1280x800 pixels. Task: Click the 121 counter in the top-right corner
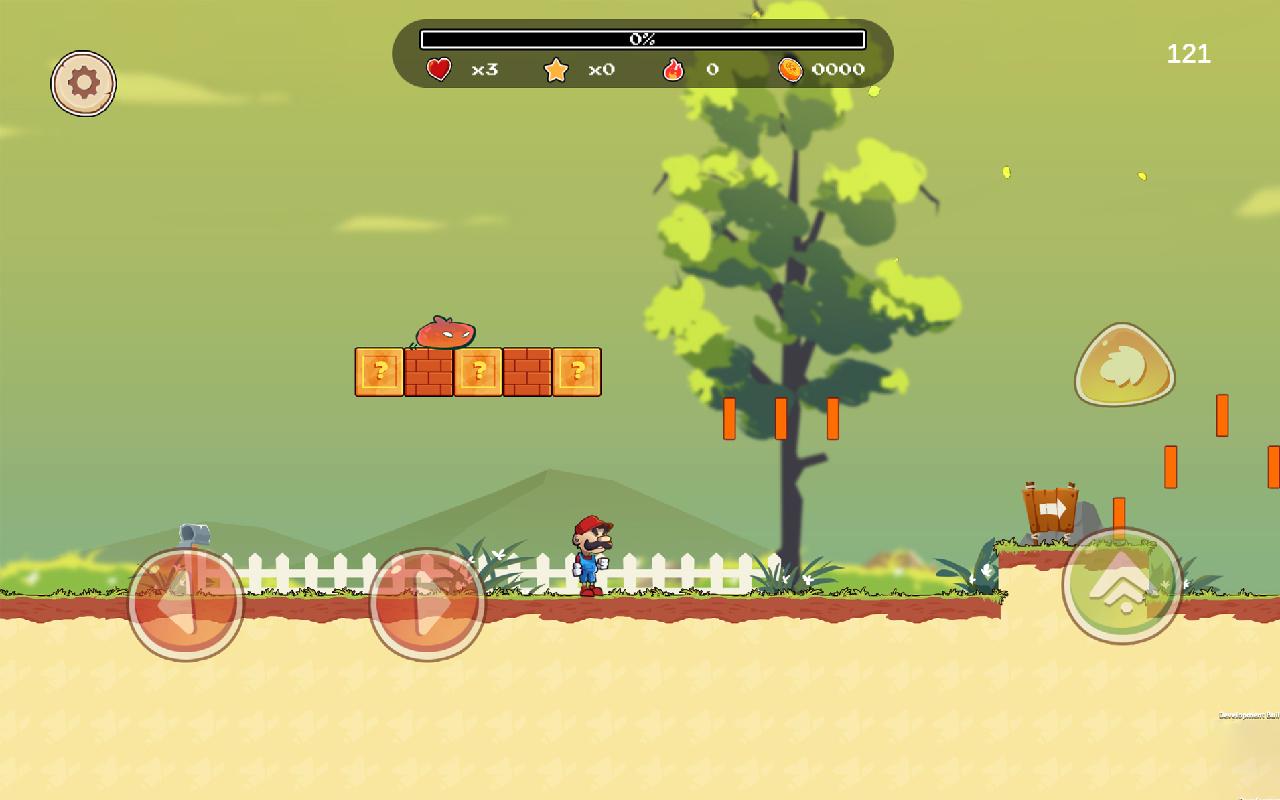1186,54
